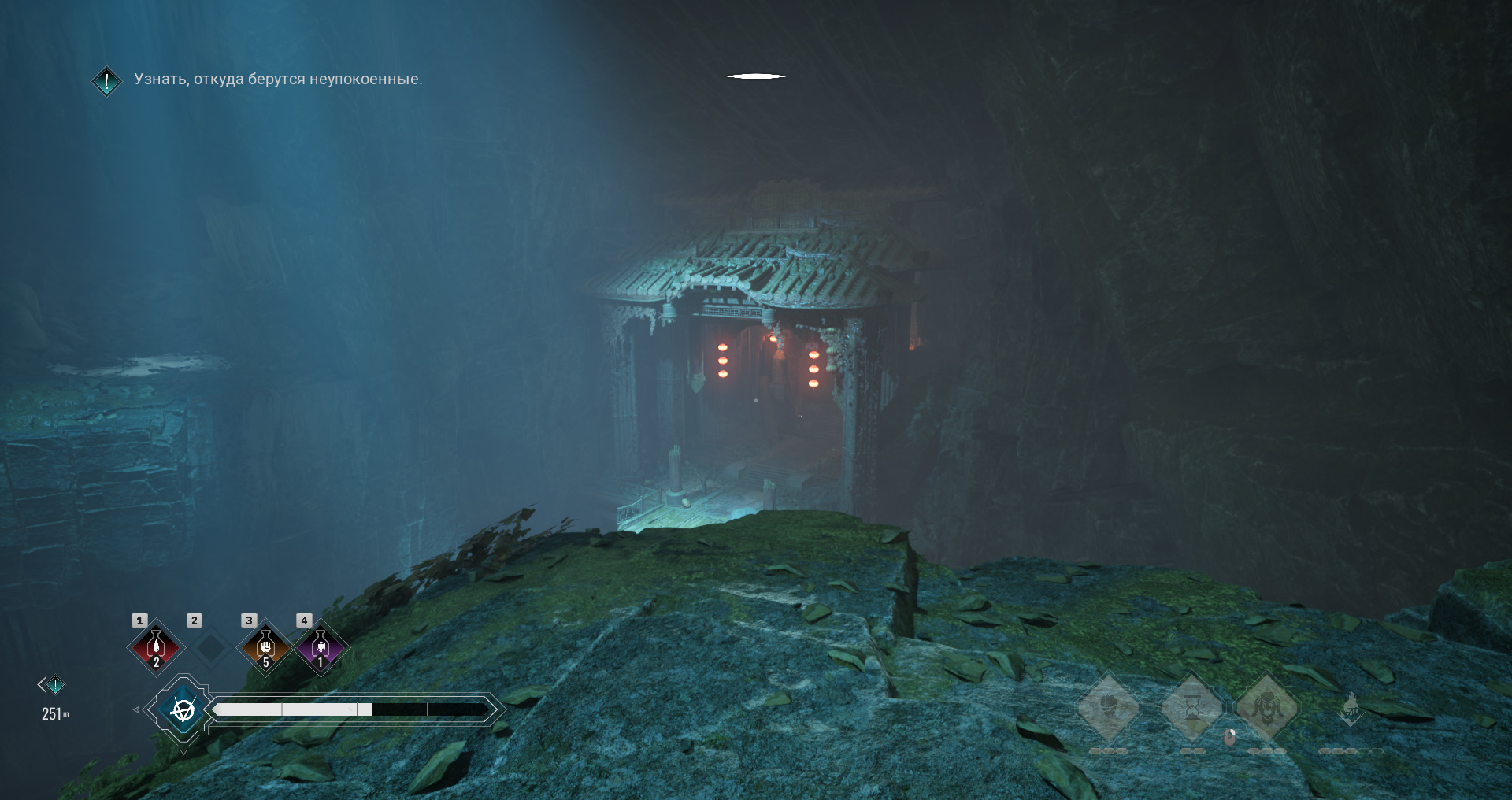Use the orange fist potion in slot 3
Screen dimensions: 1512x800
pyautogui.click(x=265, y=647)
